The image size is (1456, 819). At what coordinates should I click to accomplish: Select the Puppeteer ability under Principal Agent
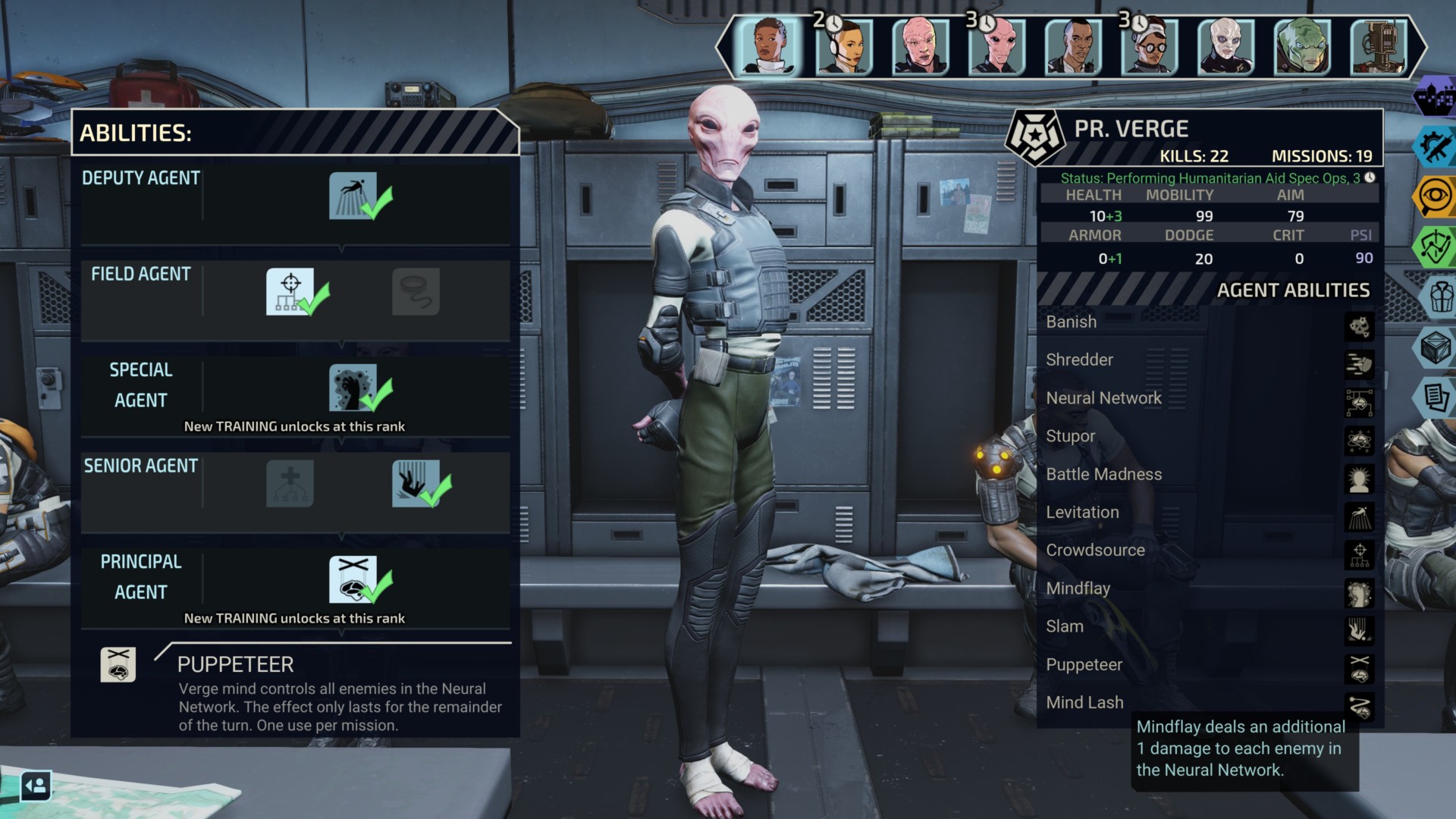coord(353,579)
